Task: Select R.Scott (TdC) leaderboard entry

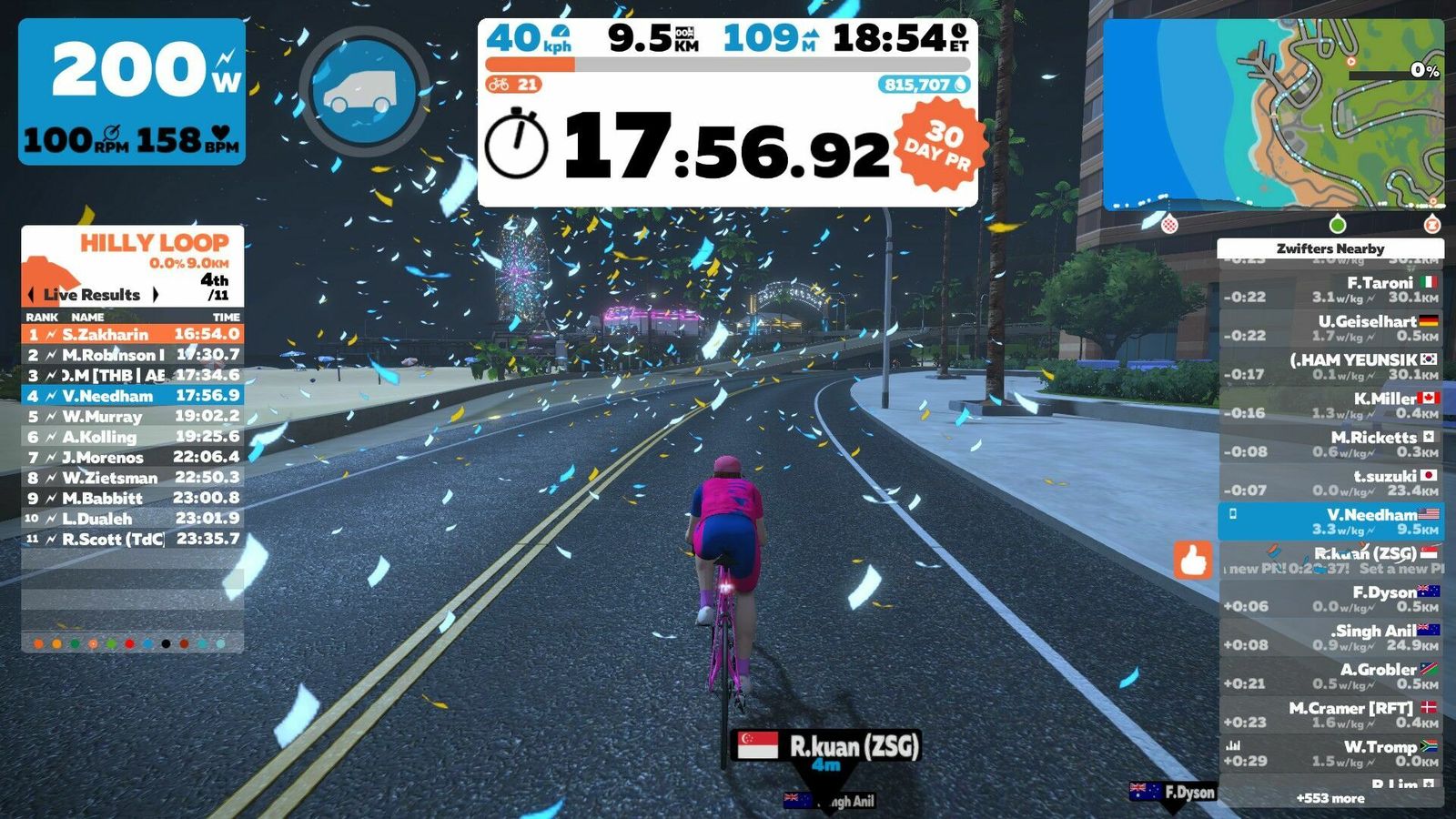Action: pyautogui.click(x=133, y=539)
